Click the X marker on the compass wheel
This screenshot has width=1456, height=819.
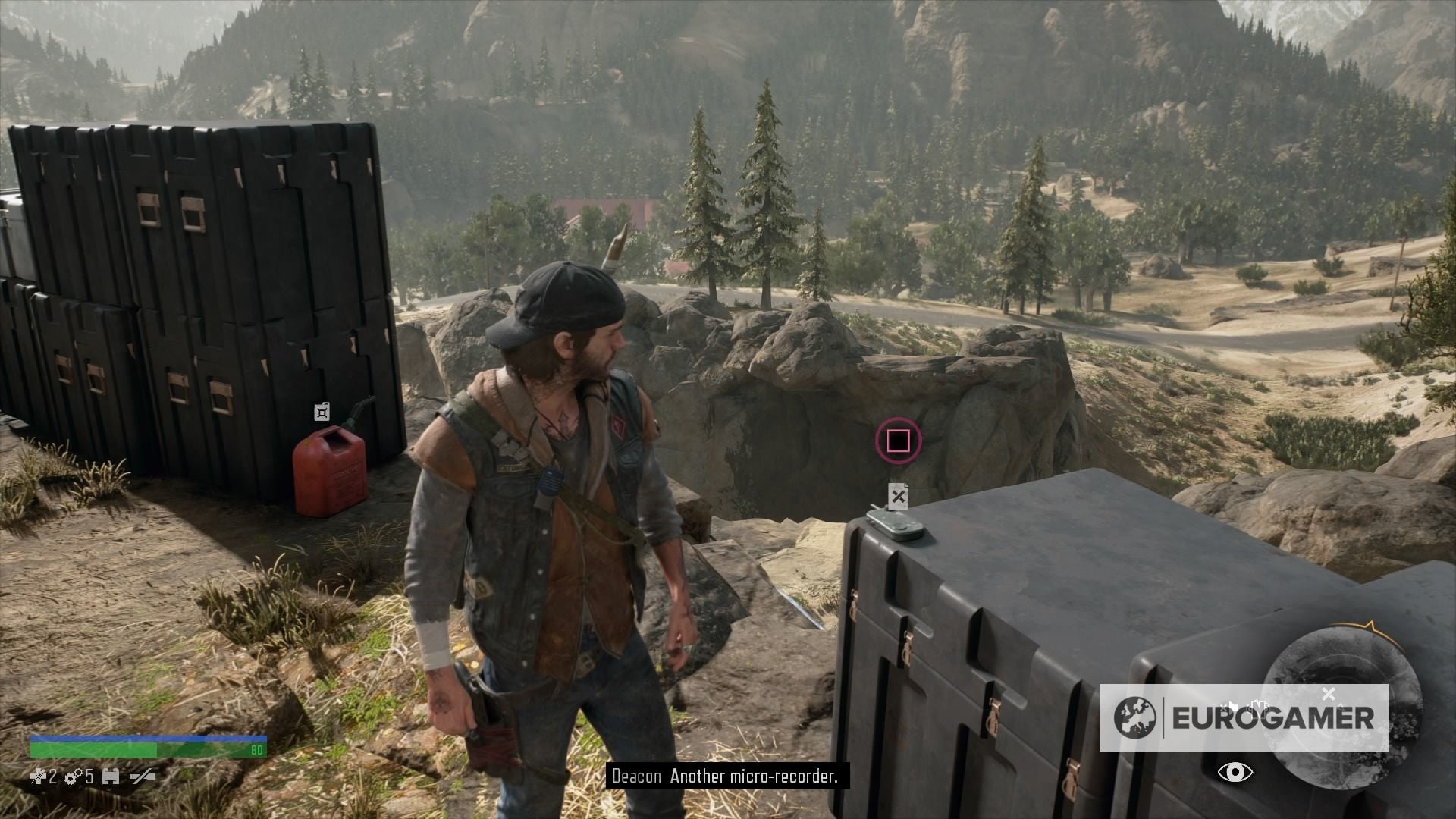pos(1330,695)
